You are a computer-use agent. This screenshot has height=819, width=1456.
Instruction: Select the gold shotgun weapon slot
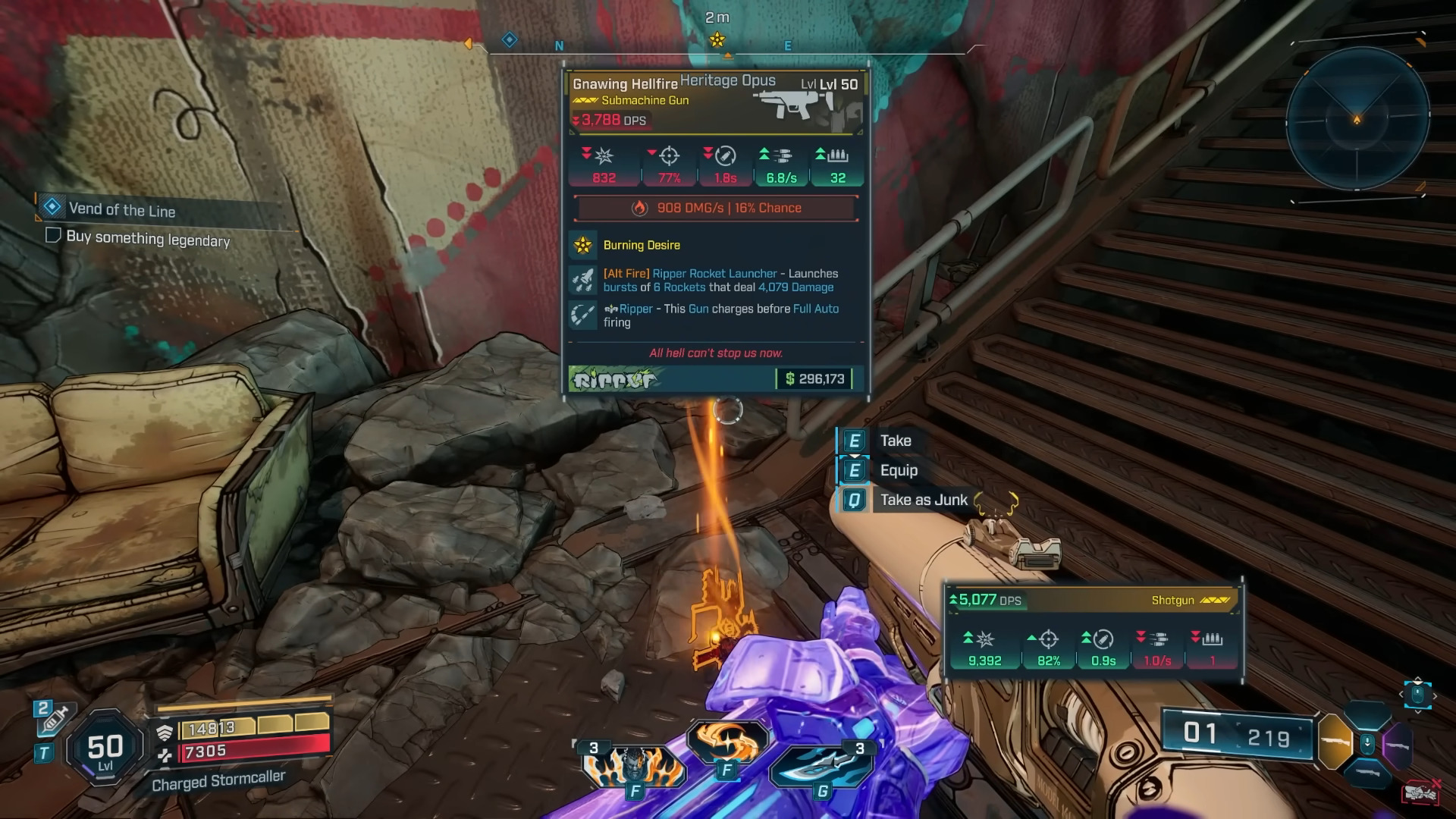(1335, 741)
